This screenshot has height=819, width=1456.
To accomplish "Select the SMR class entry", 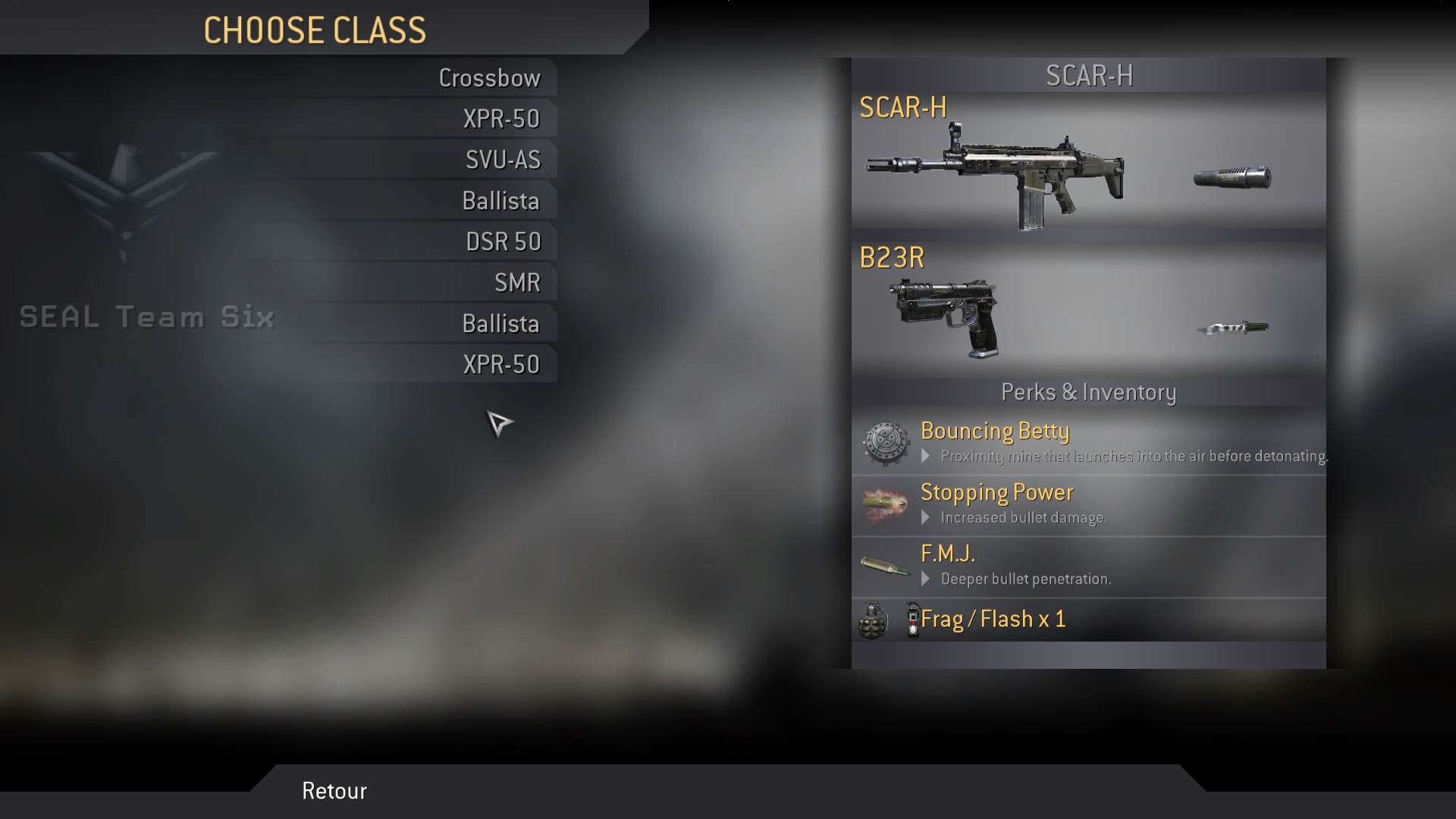I will pyautogui.click(x=517, y=283).
